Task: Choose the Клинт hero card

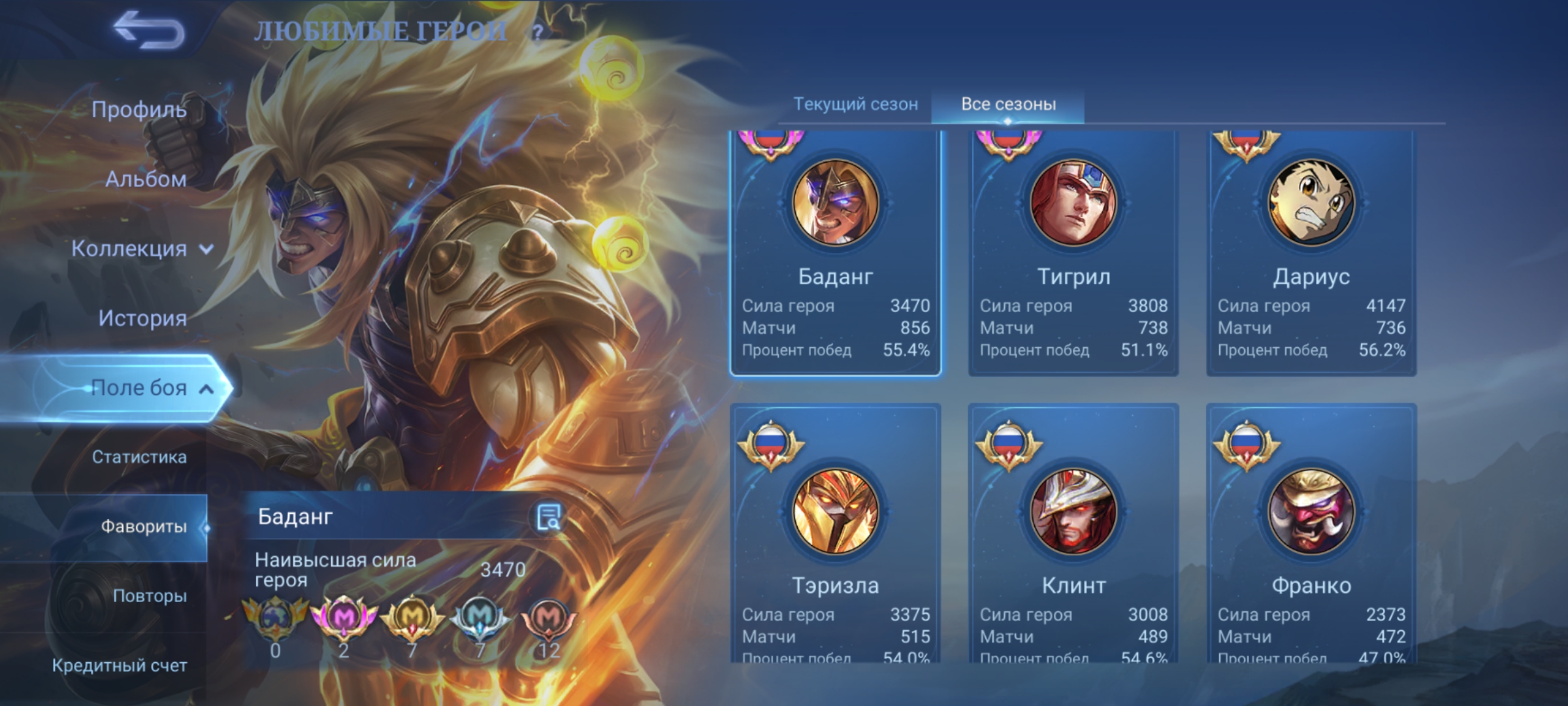Action: click(x=1073, y=533)
